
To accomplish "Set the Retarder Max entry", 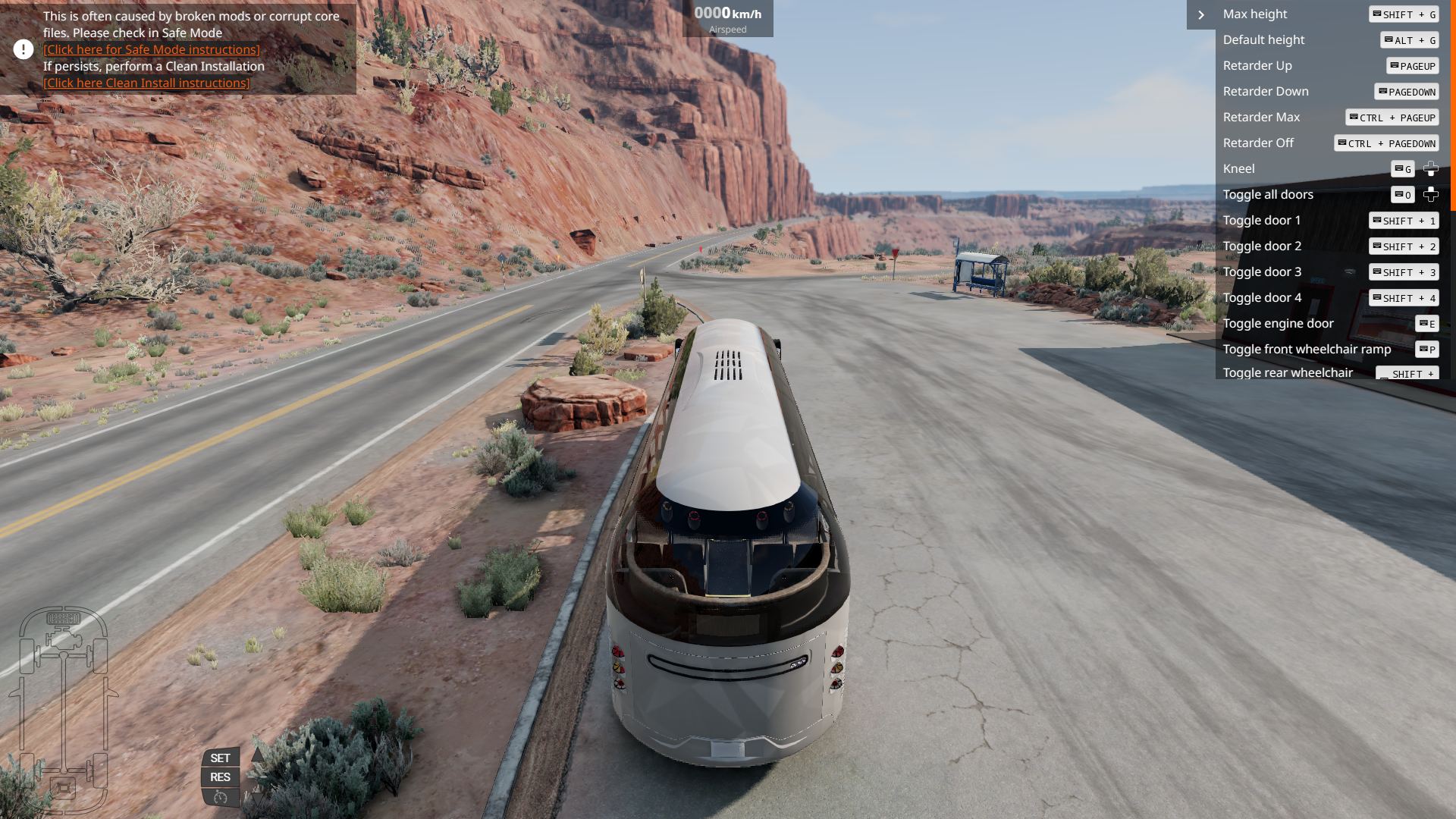I will (1261, 117).
